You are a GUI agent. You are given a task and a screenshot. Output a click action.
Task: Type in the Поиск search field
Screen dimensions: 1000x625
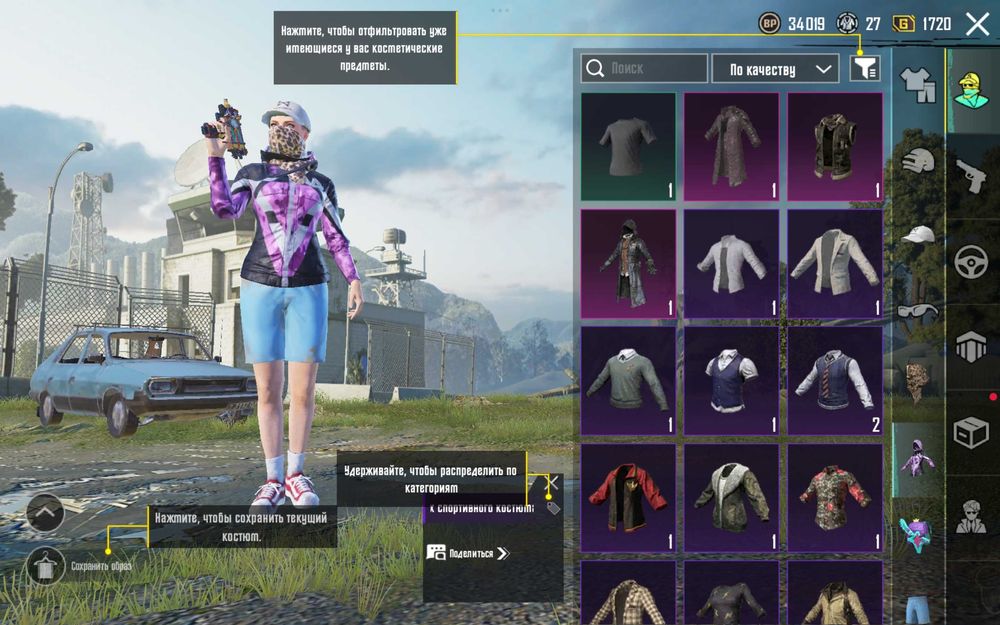tap(644, 69)
